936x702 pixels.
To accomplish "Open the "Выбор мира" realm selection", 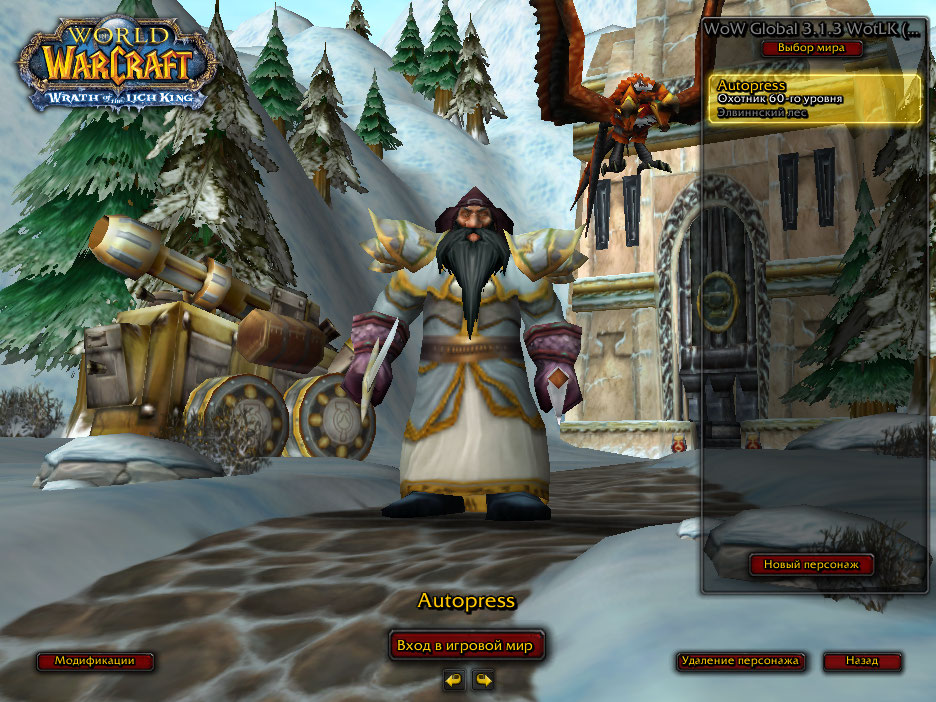I will 811,47.
